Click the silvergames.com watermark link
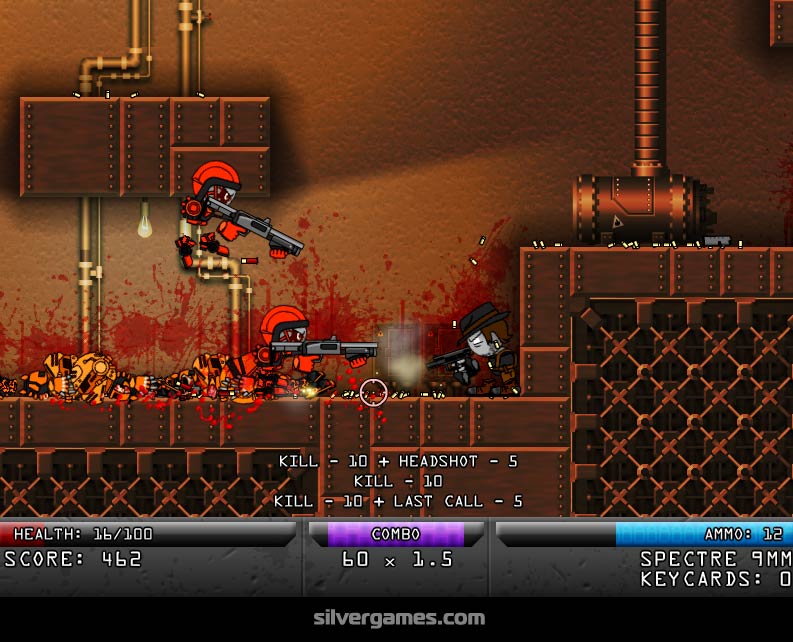Screen dimensions: 793x642 point(396,618)
